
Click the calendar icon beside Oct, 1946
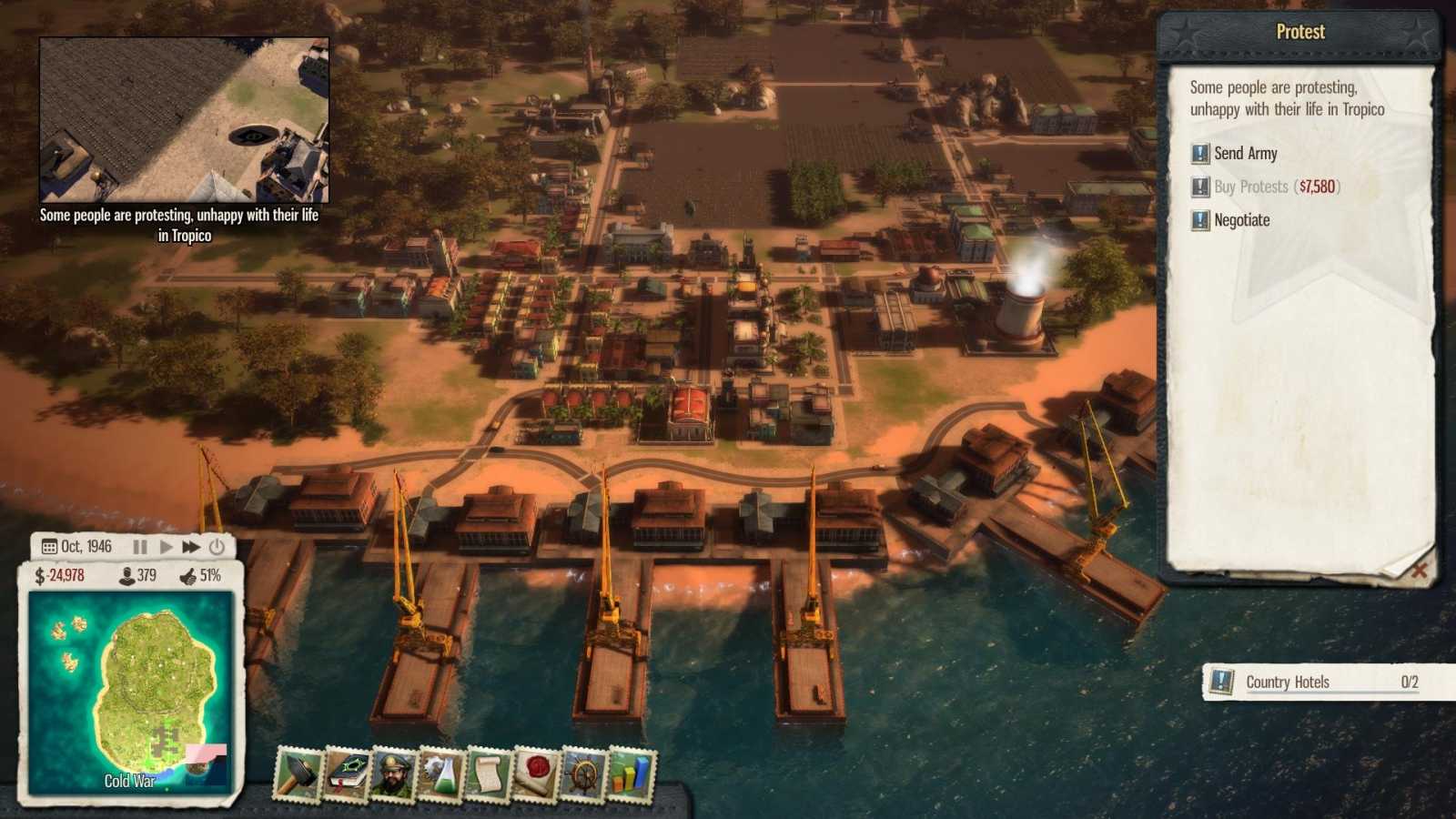[49, 546]
